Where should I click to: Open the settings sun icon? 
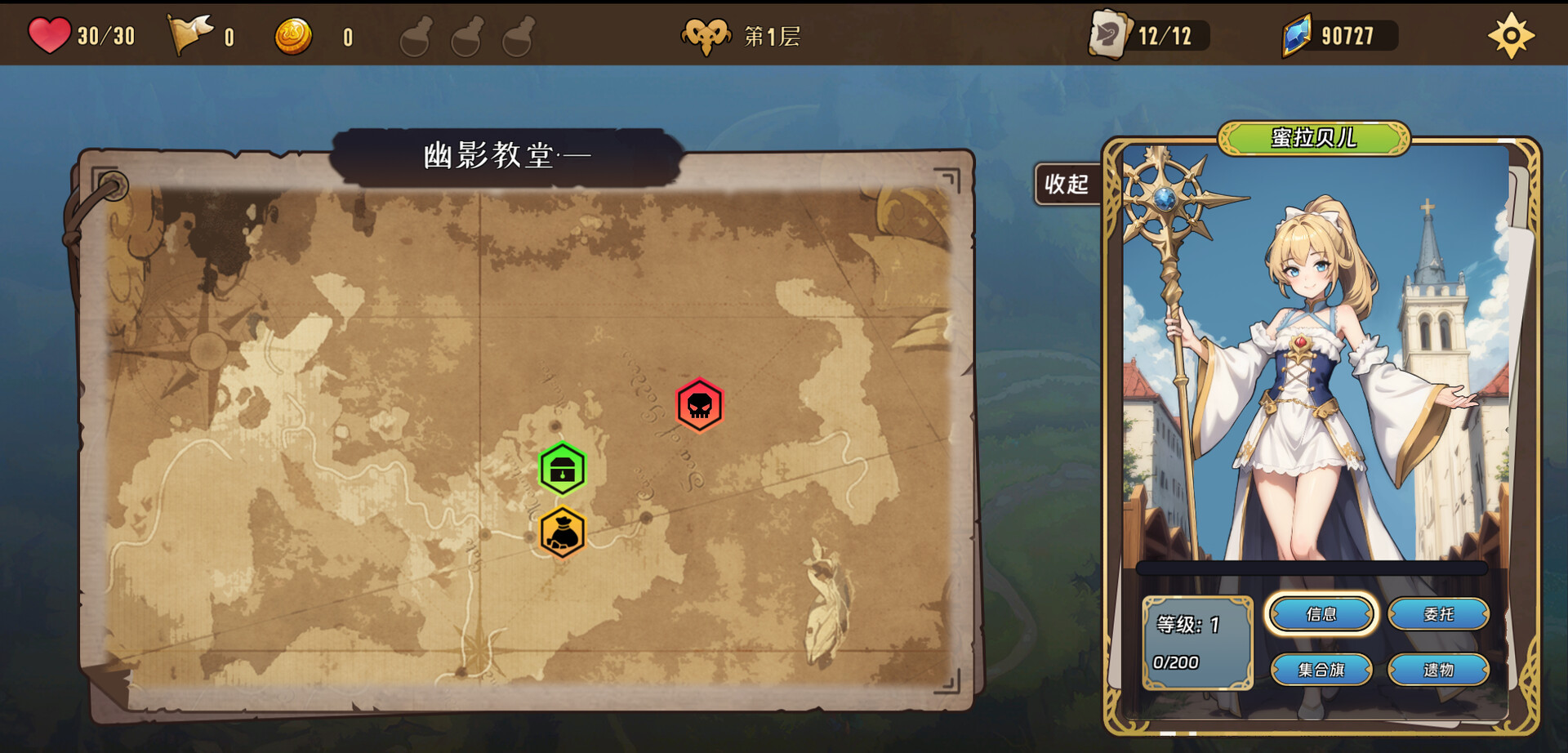click(x=1512, y=34)
